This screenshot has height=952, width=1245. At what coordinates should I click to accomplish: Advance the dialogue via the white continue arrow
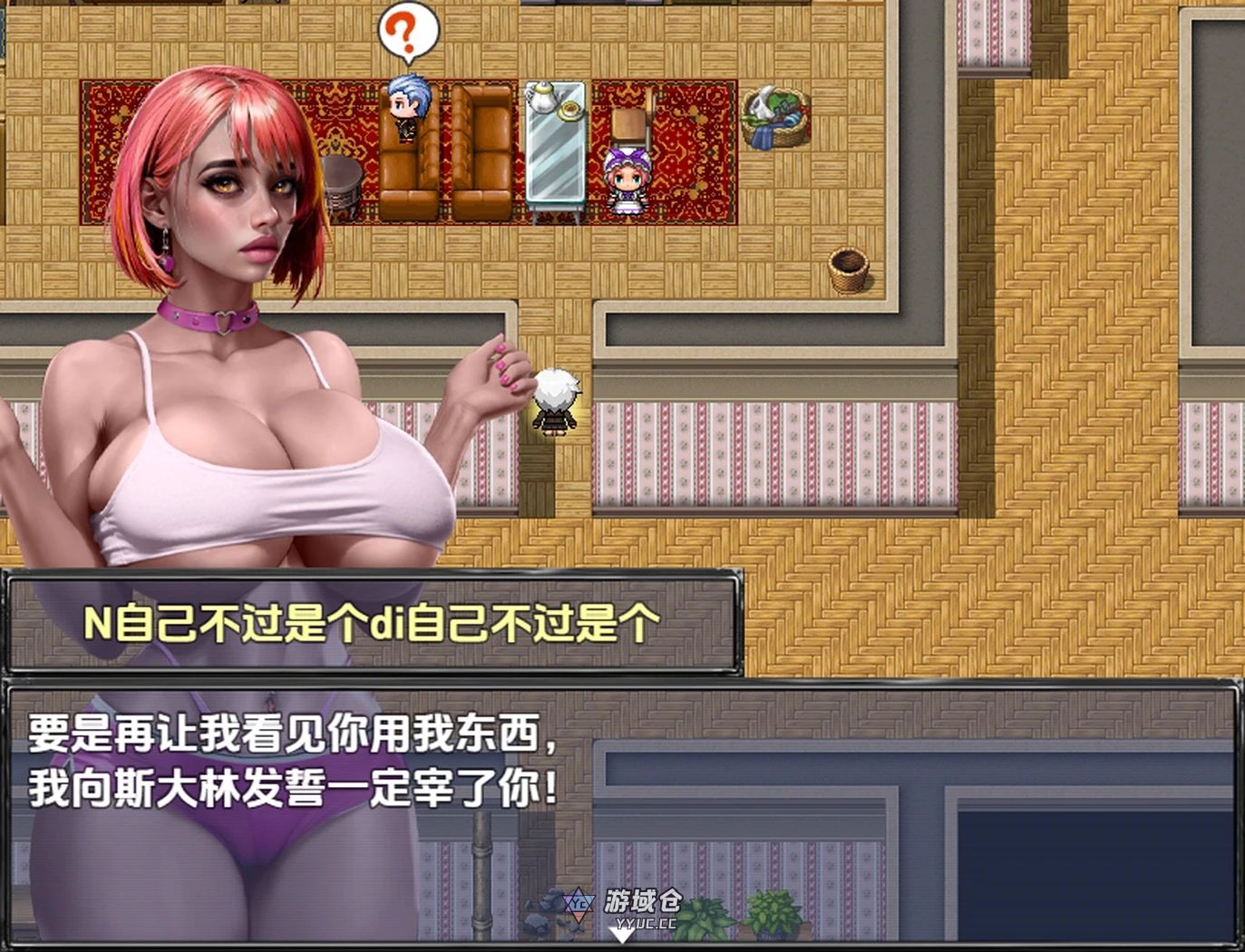click(x=621, y=935)
